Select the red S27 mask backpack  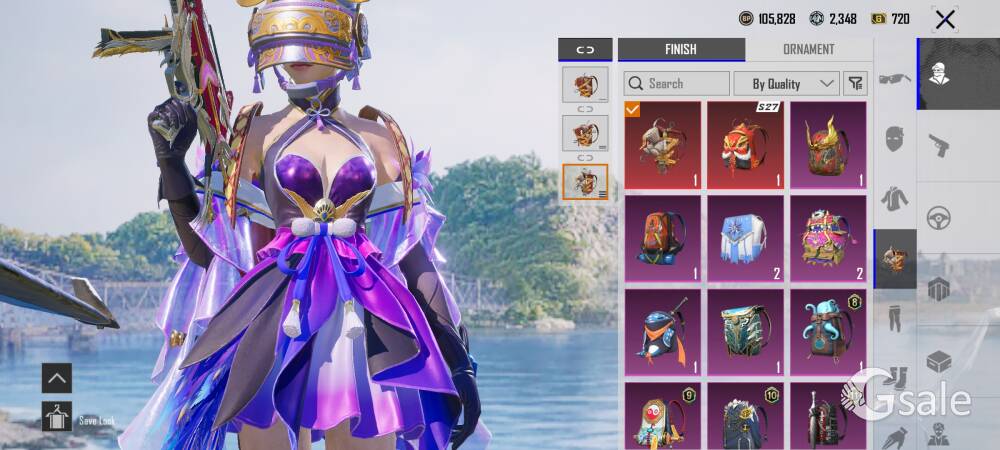pyautogui.click(x=745, y=144)
